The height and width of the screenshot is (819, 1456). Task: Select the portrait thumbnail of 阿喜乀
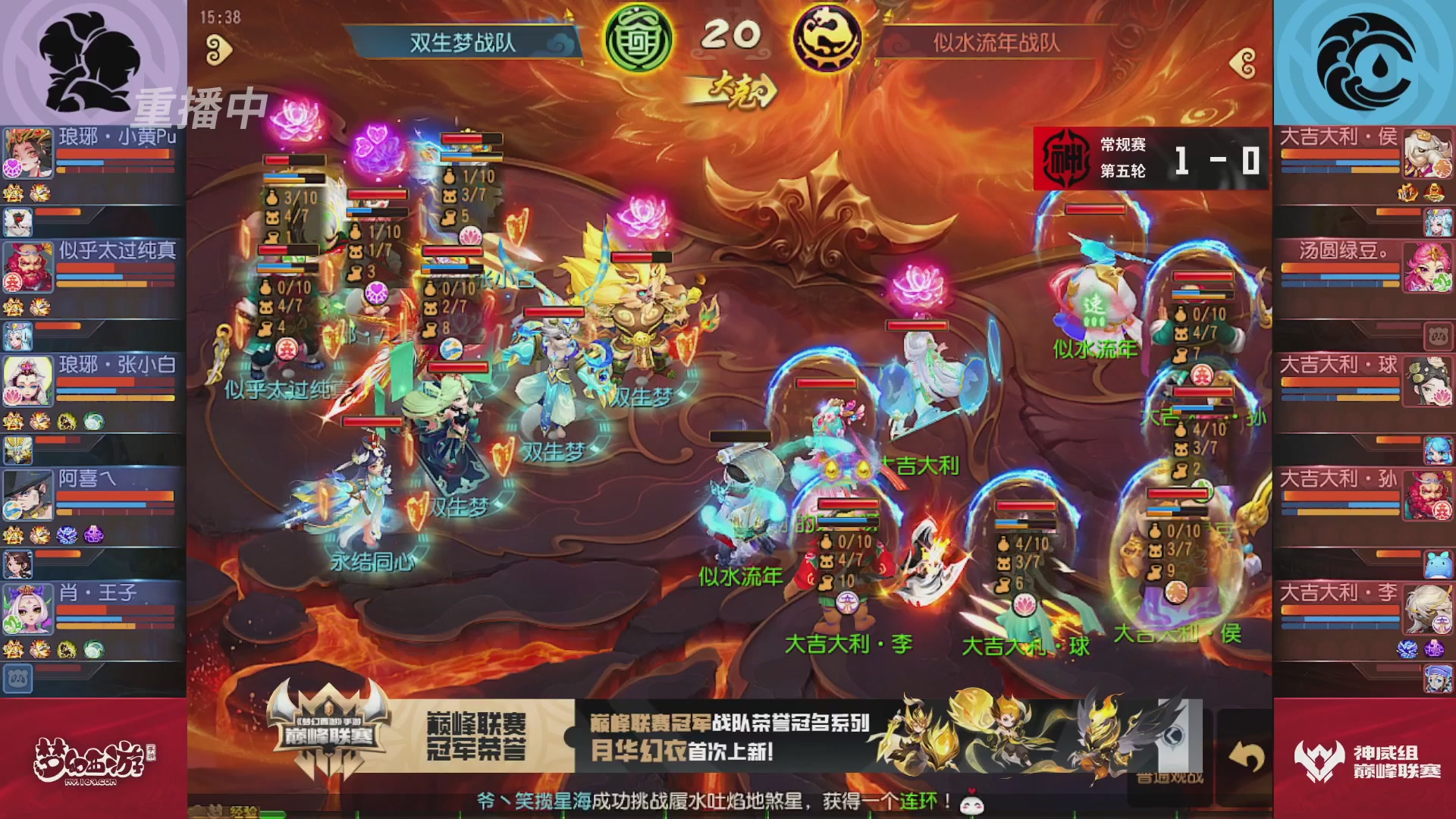(x=28, y=494)
